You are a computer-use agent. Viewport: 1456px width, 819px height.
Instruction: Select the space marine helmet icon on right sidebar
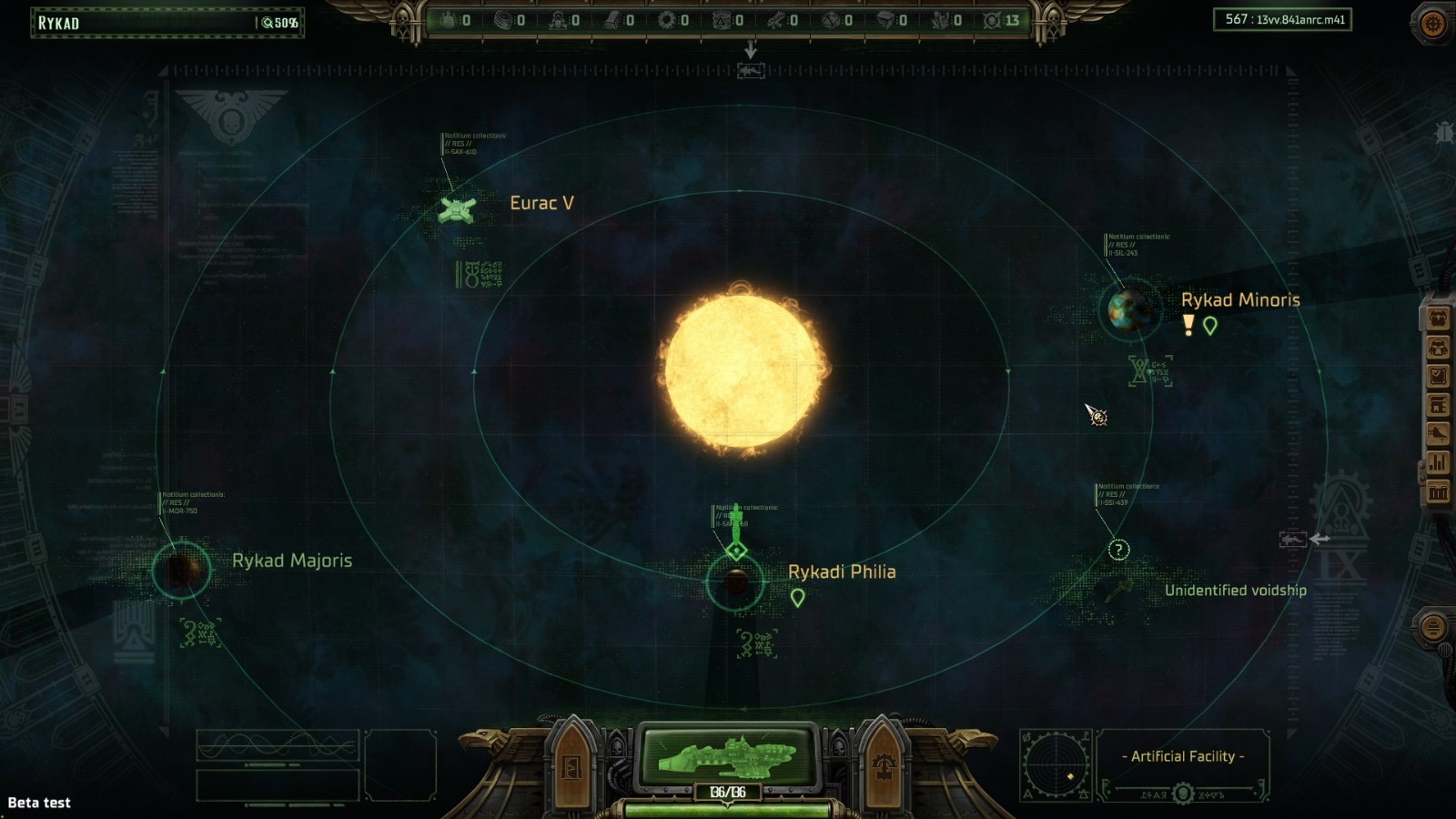point(1438,348)
